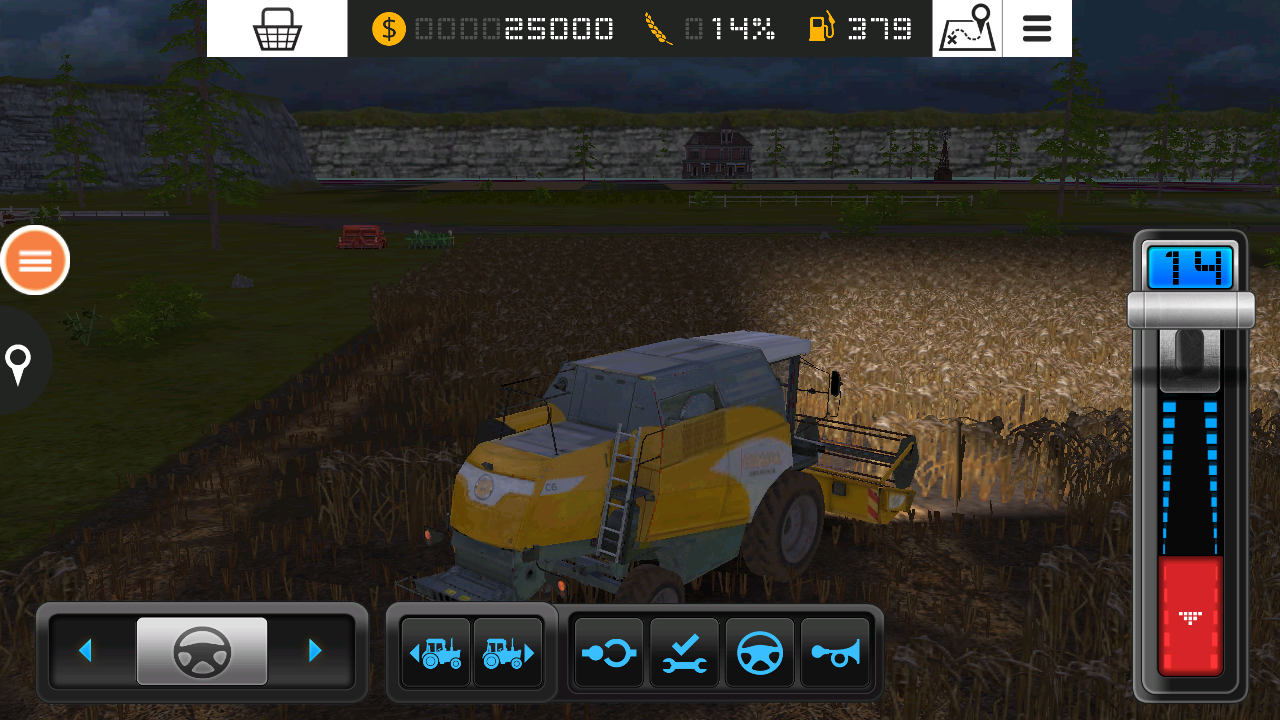Screen dimensions: 1280x720
Task: Switch to the previous vehicle
Action: click(x=436, y=653)
